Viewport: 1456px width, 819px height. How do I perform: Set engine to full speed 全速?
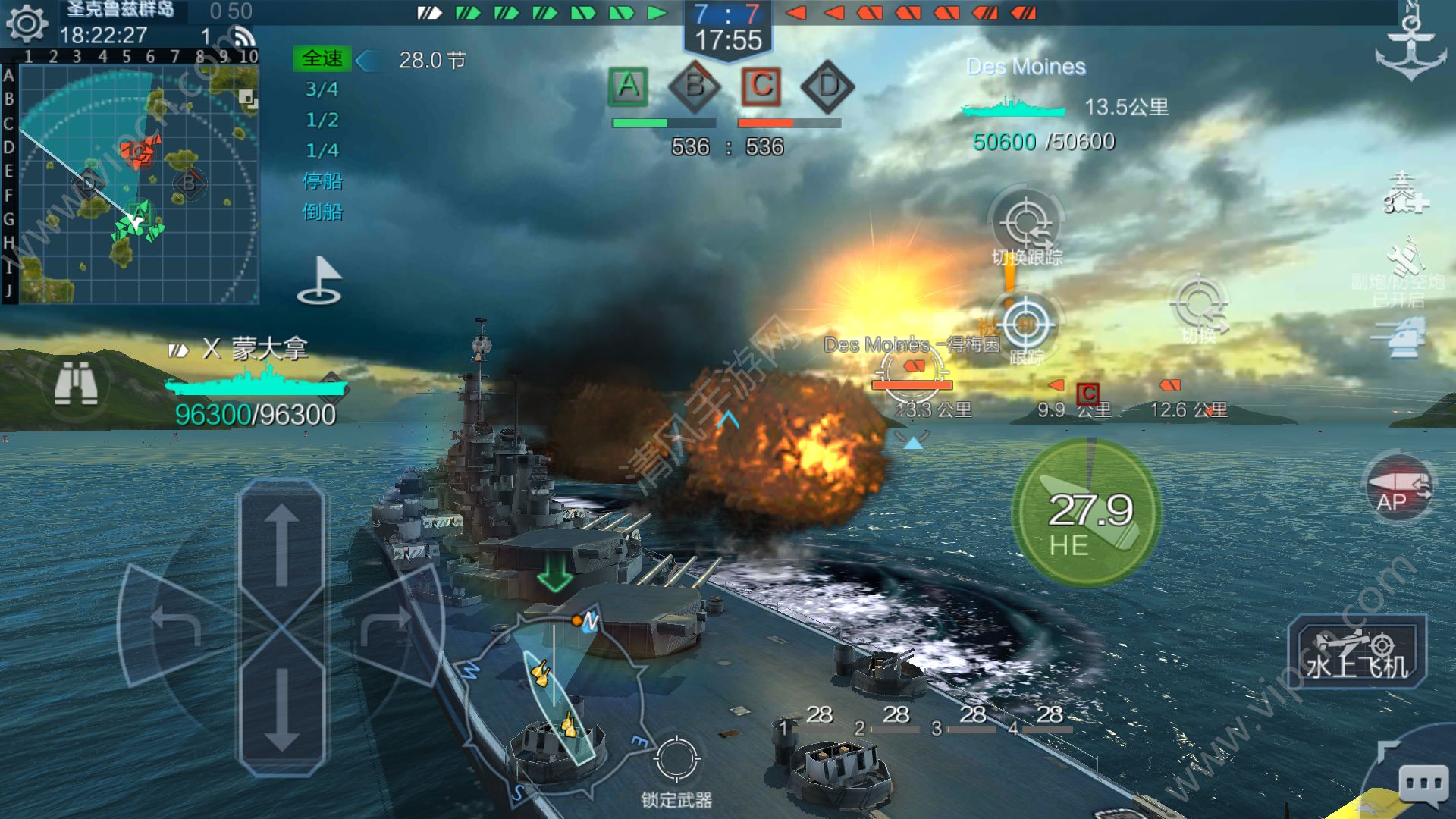[x=322, y=59]
